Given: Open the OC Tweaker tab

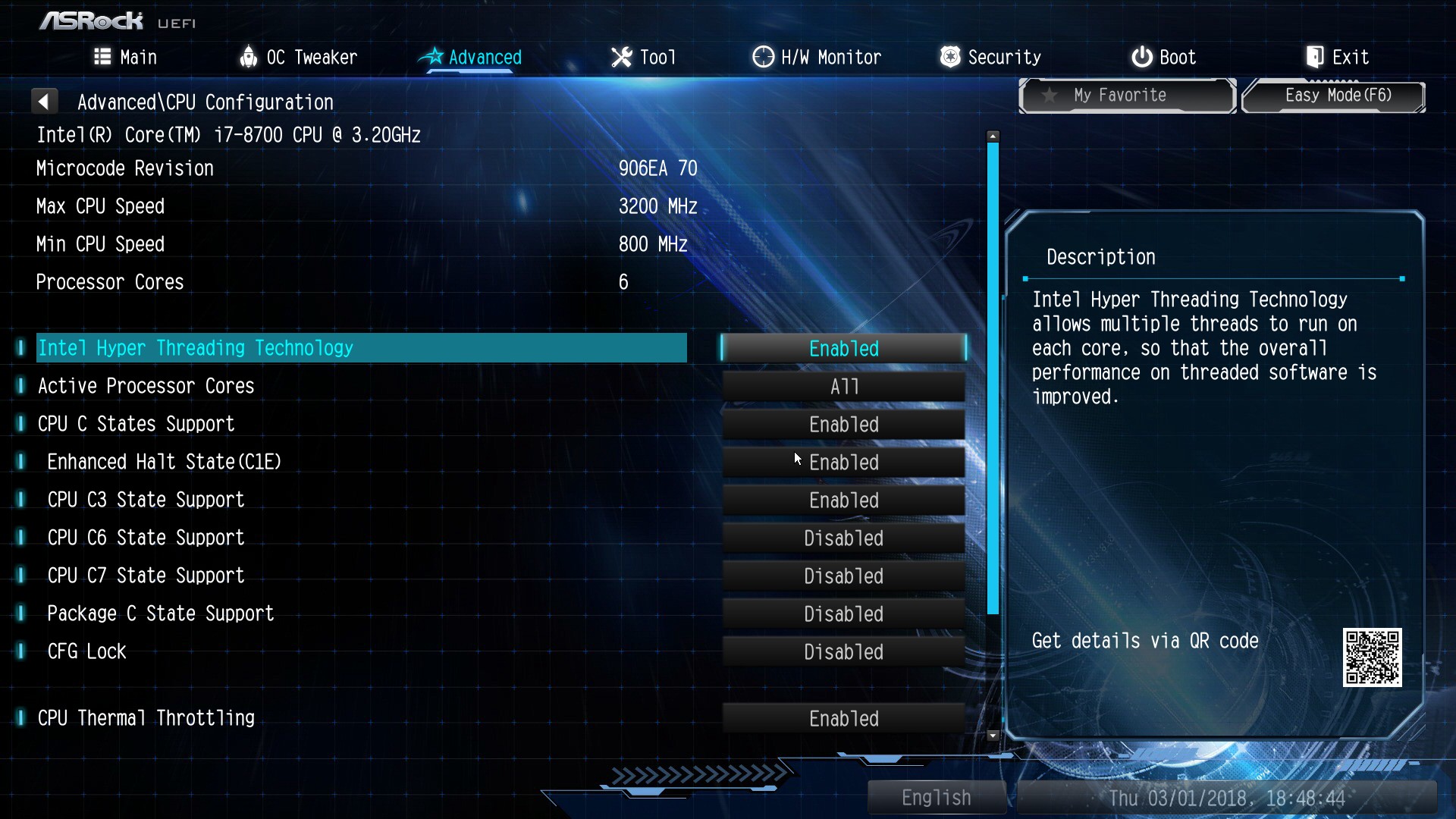Looking at the screenshot, I should point(298,57).
